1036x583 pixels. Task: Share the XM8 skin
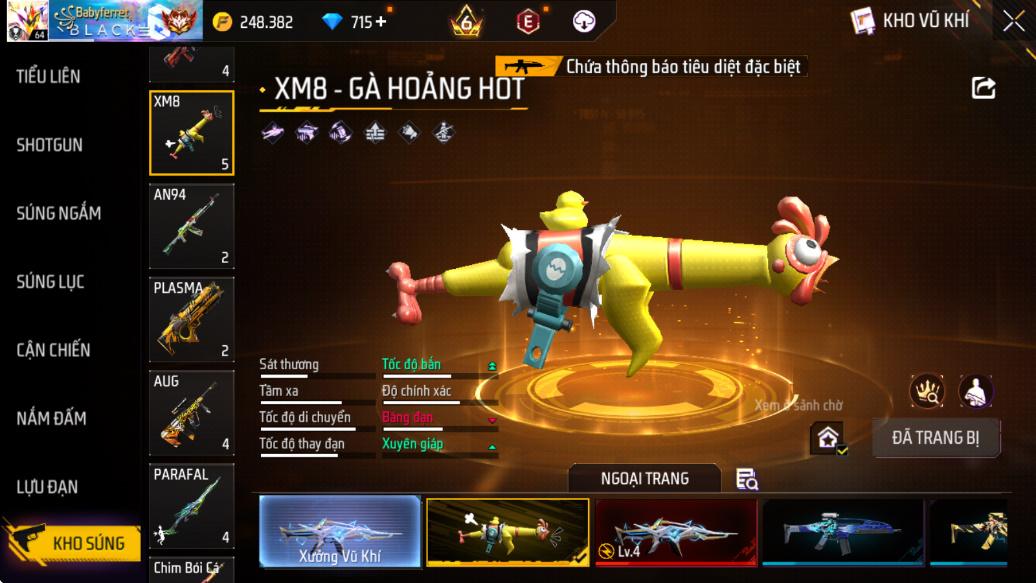pos(984,89)
